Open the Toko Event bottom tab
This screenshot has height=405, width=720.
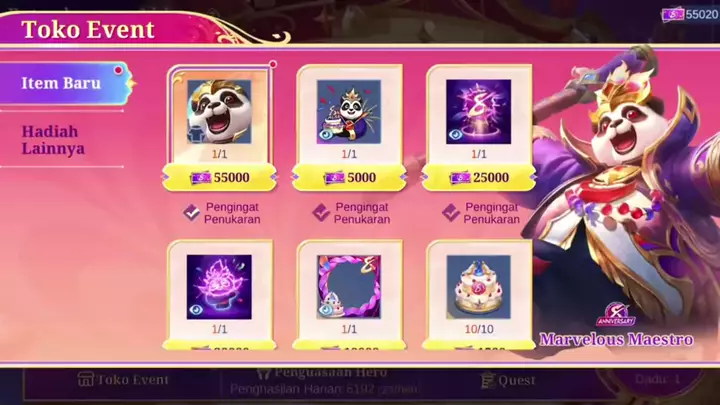[123, 380]
